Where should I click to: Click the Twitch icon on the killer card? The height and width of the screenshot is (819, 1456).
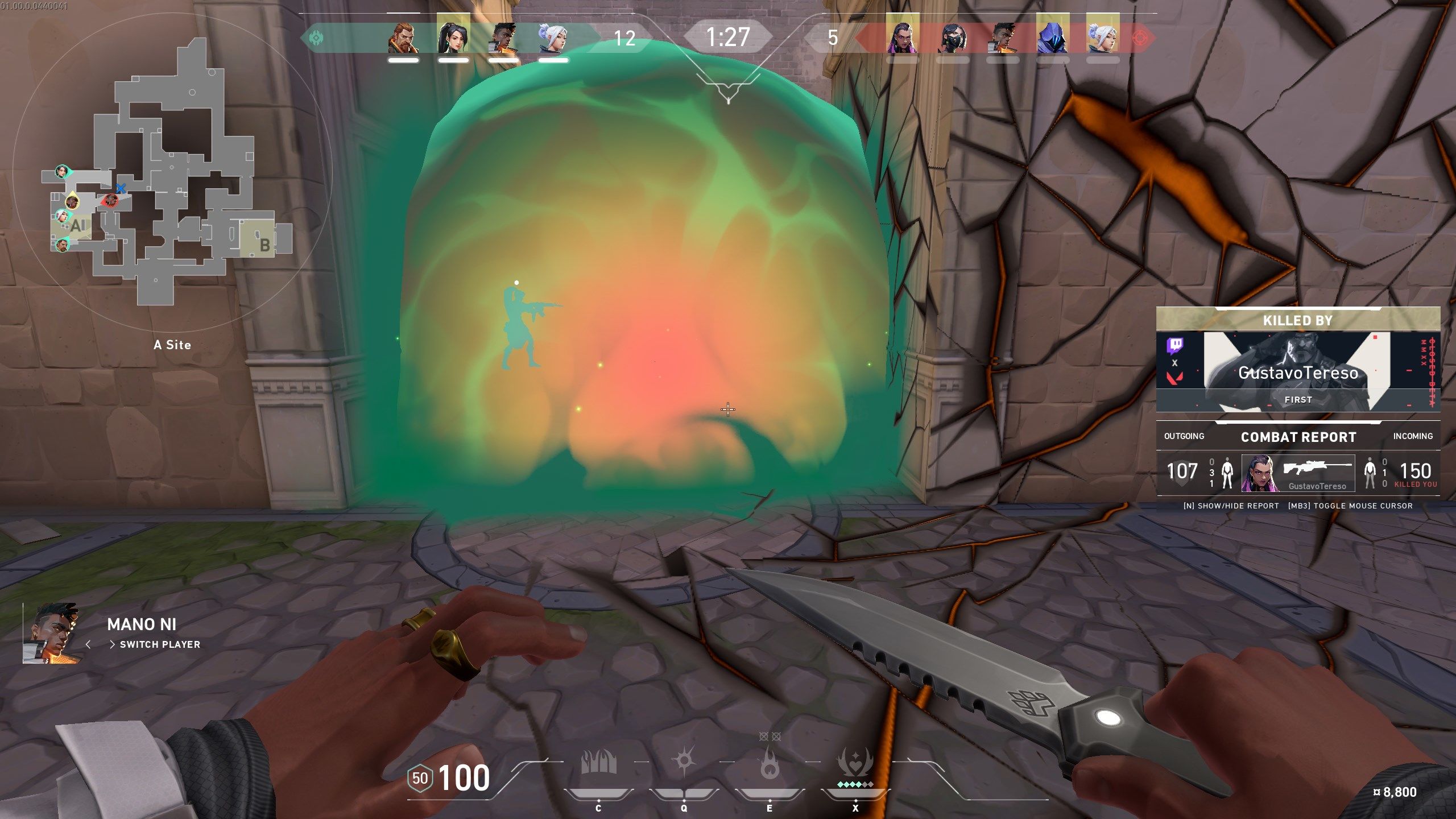pos(1175,345)
